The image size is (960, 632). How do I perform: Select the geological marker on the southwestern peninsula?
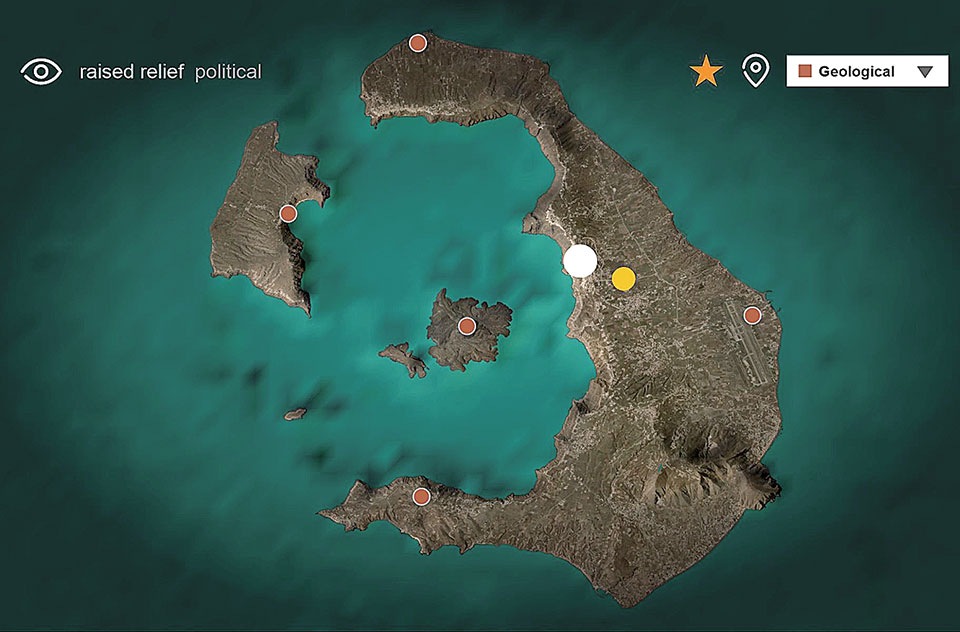(422, 496)
